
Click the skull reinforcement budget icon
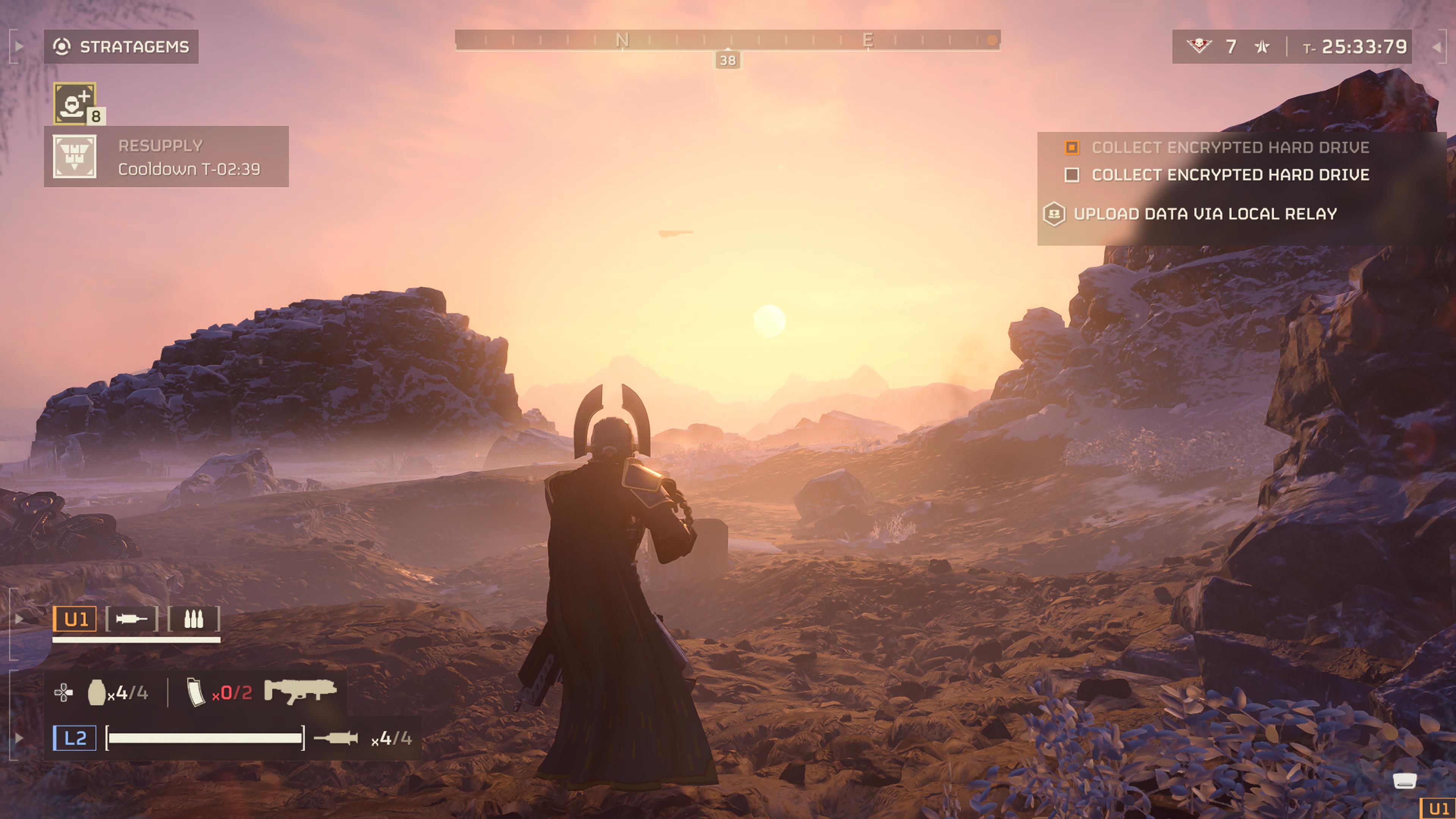click(x=1198, y=46)
